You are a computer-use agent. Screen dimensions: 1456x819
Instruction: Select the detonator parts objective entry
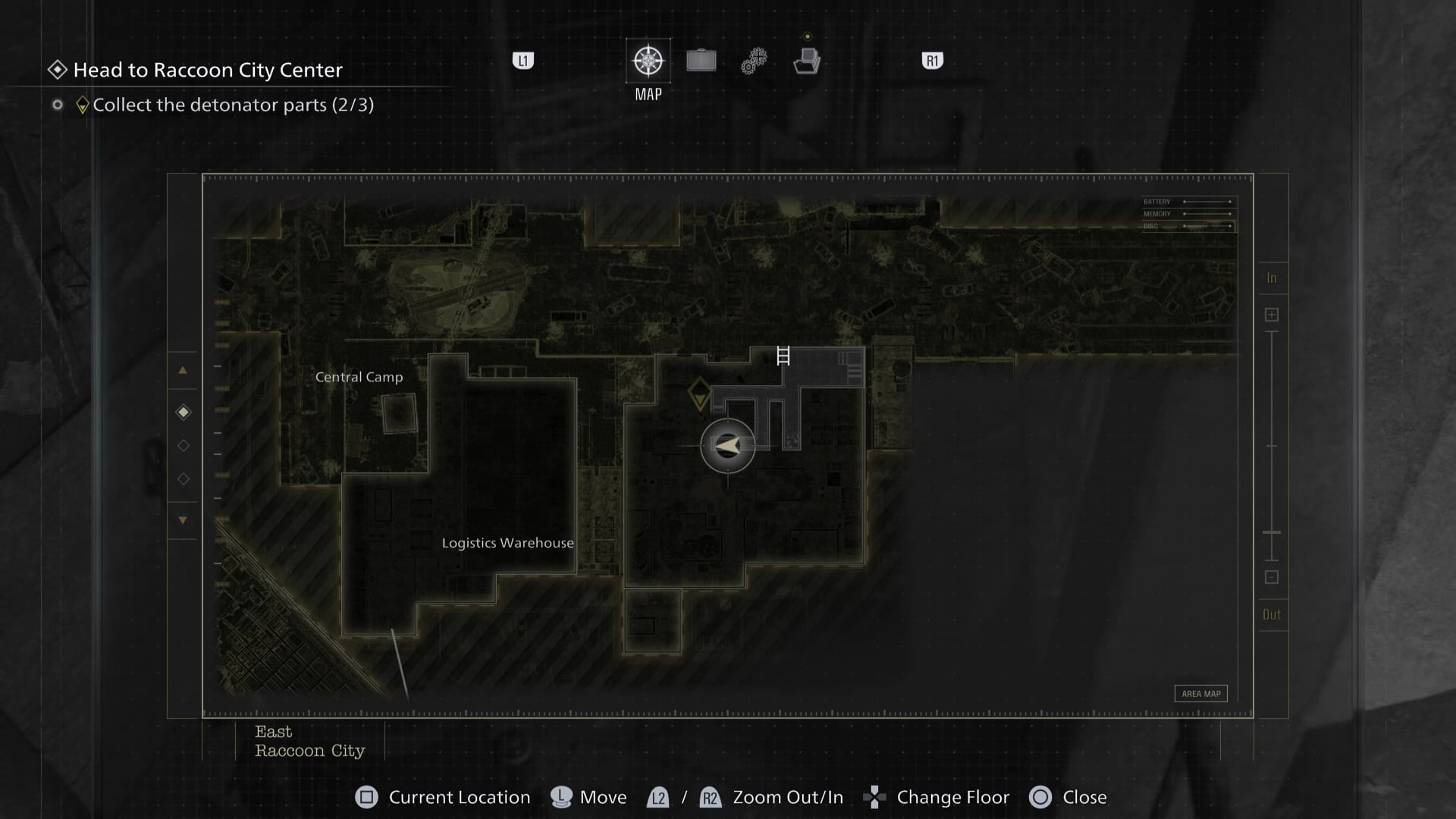point(233,105)
